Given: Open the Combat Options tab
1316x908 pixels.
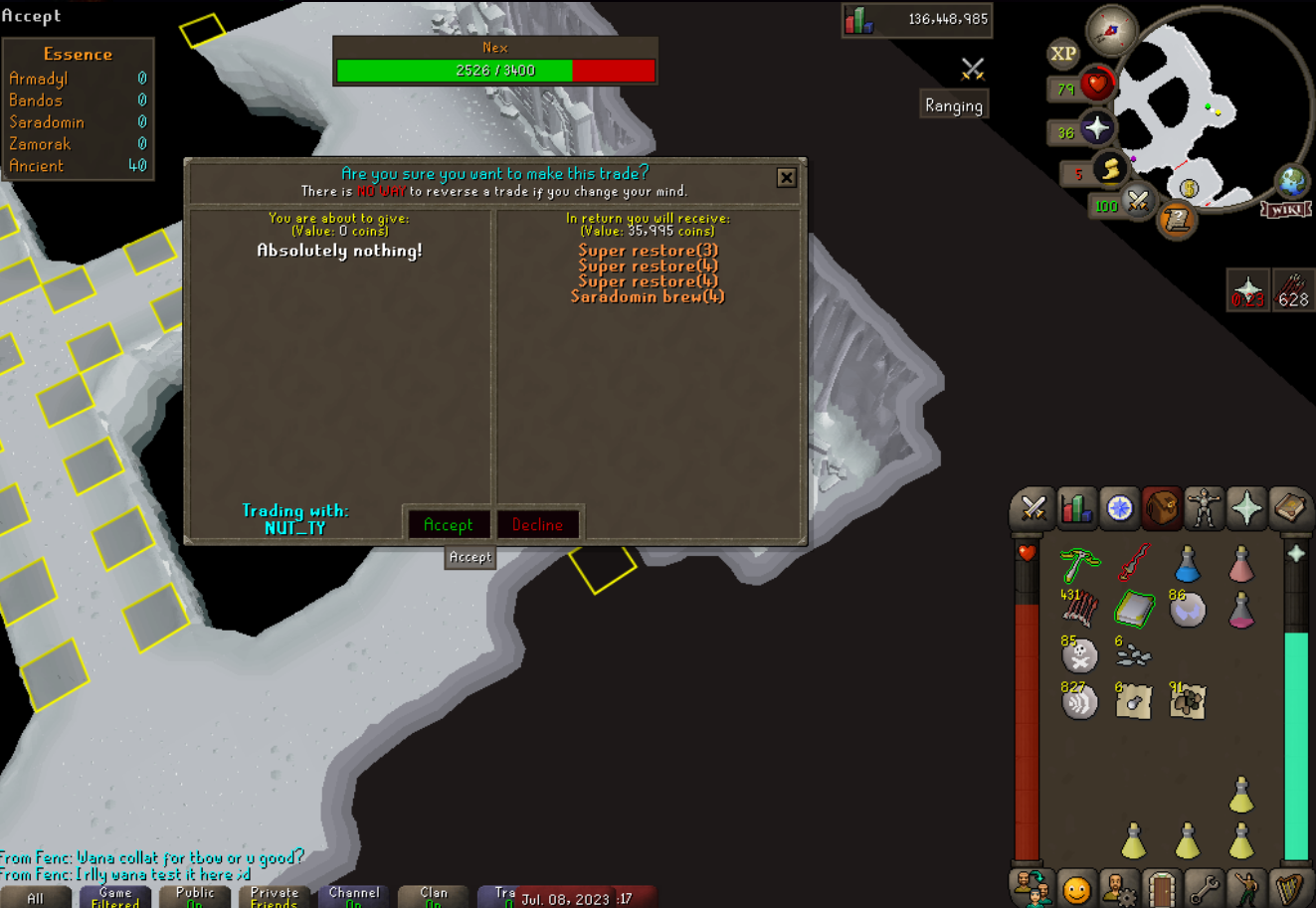Looking at the screenshot, I should pyautogui.click(x=1033, y=508).
